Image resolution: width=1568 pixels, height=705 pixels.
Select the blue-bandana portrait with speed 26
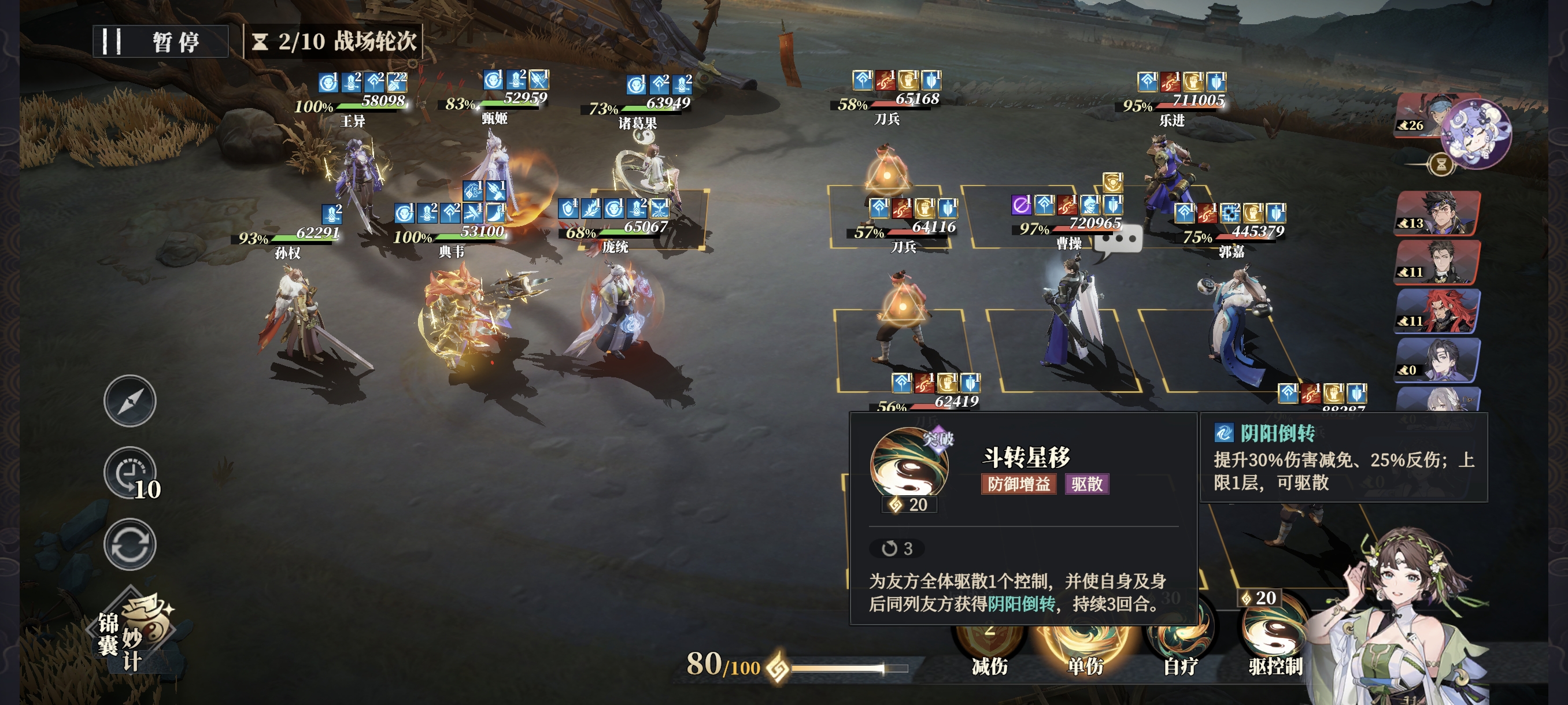click(x=1418, y=115)
